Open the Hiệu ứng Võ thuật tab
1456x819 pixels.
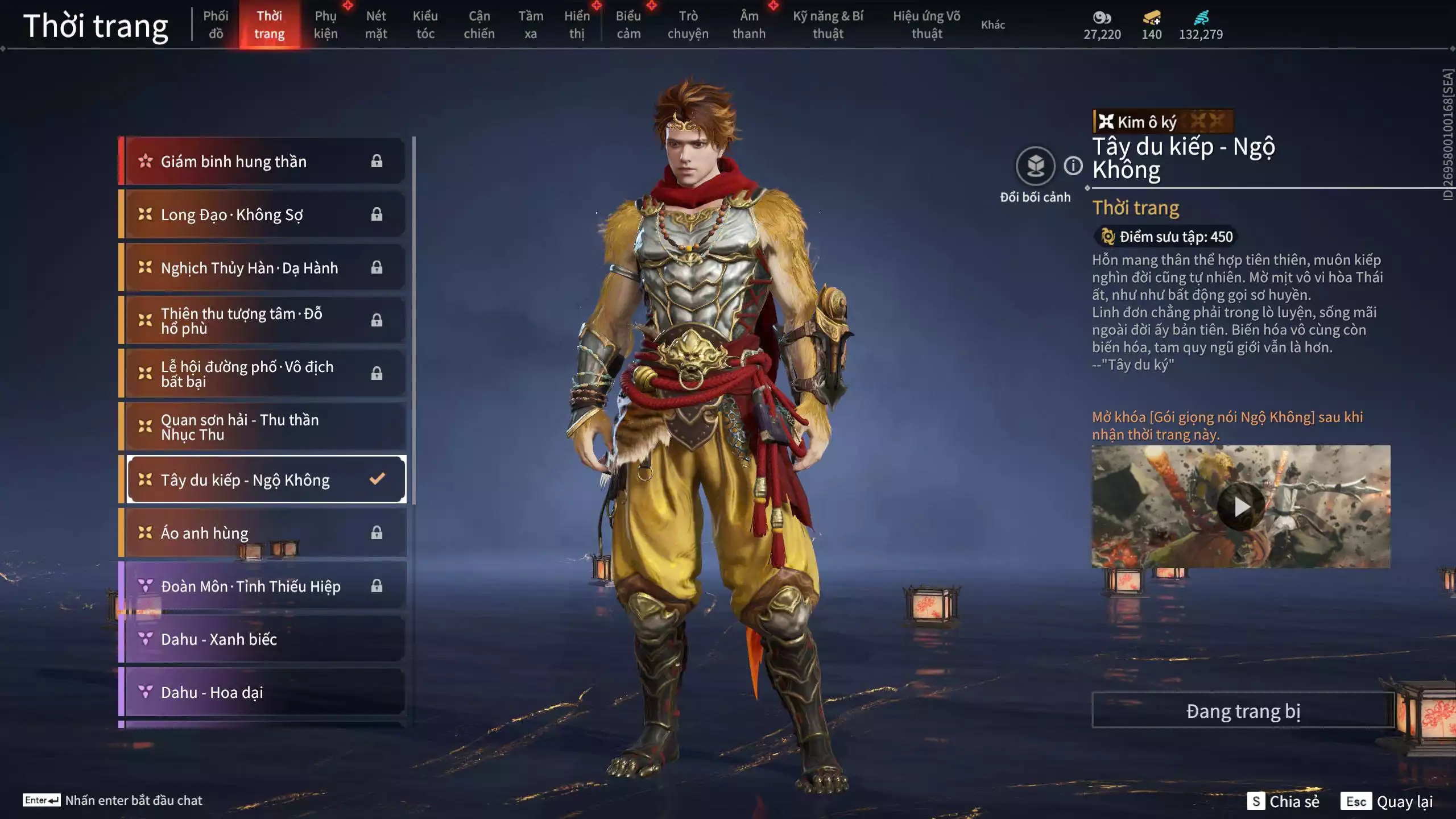pos(926,24)
